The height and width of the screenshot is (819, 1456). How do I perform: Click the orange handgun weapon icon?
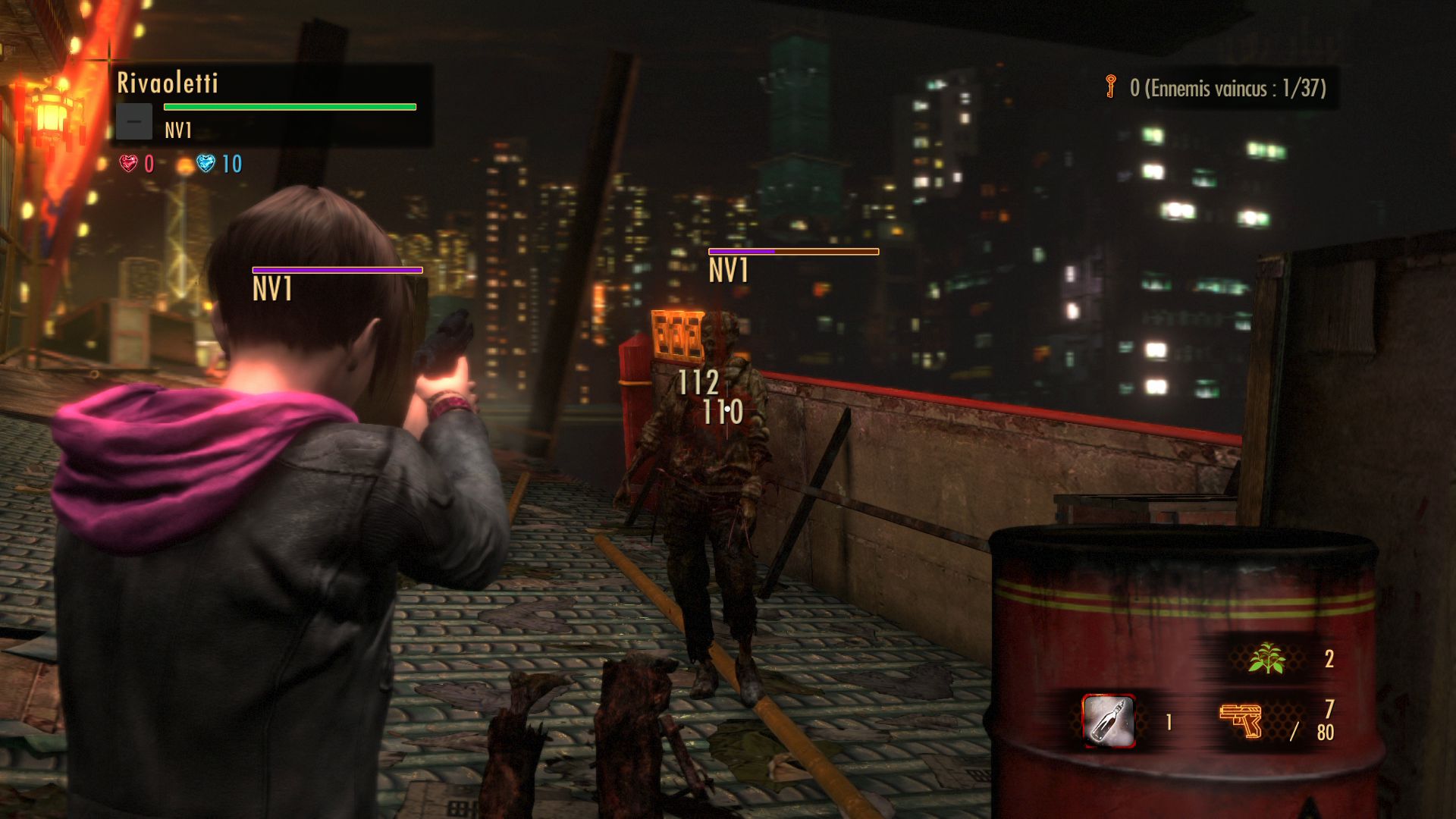click(1240, 720)
